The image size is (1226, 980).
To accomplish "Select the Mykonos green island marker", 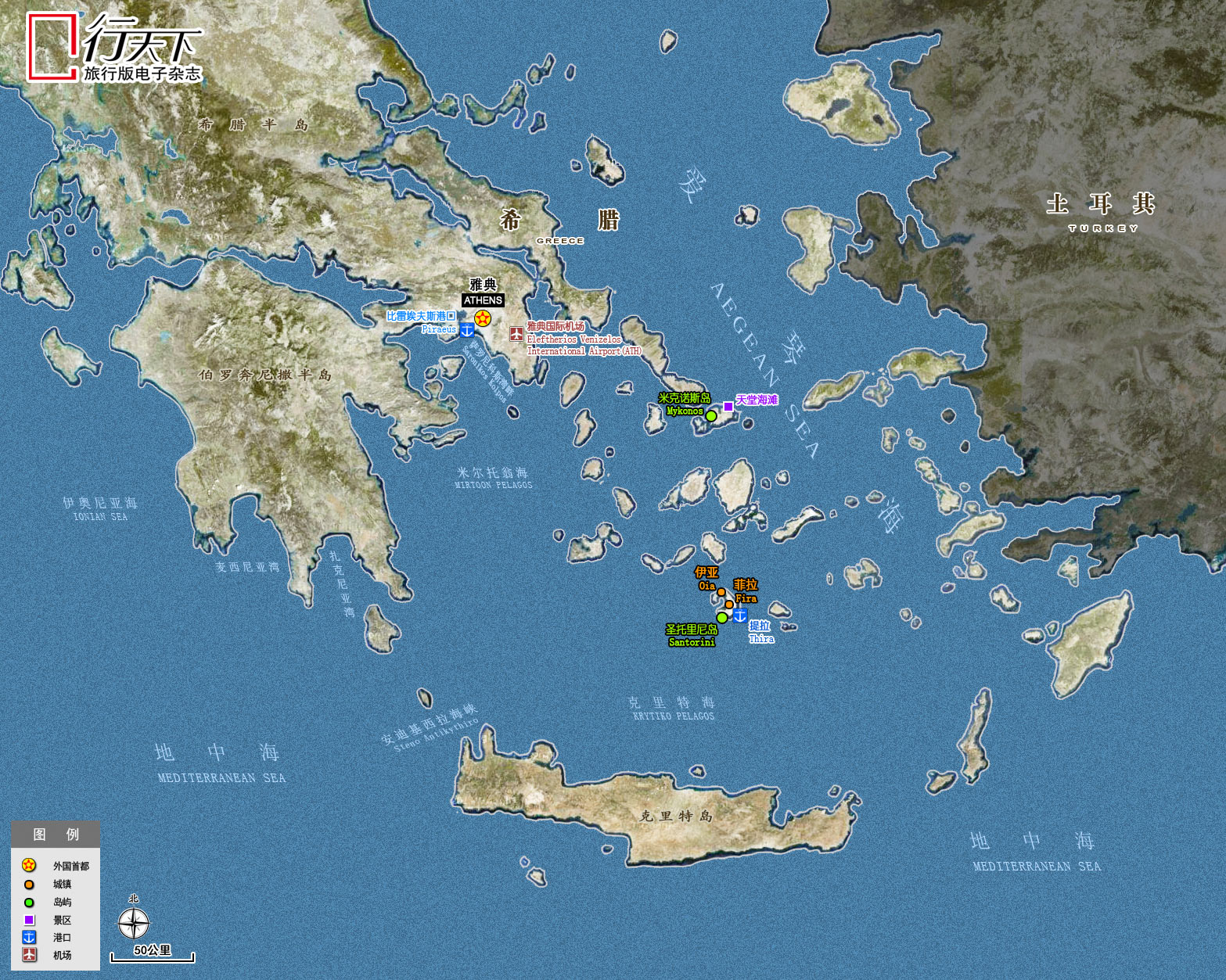I will click(x=711, y=416).
